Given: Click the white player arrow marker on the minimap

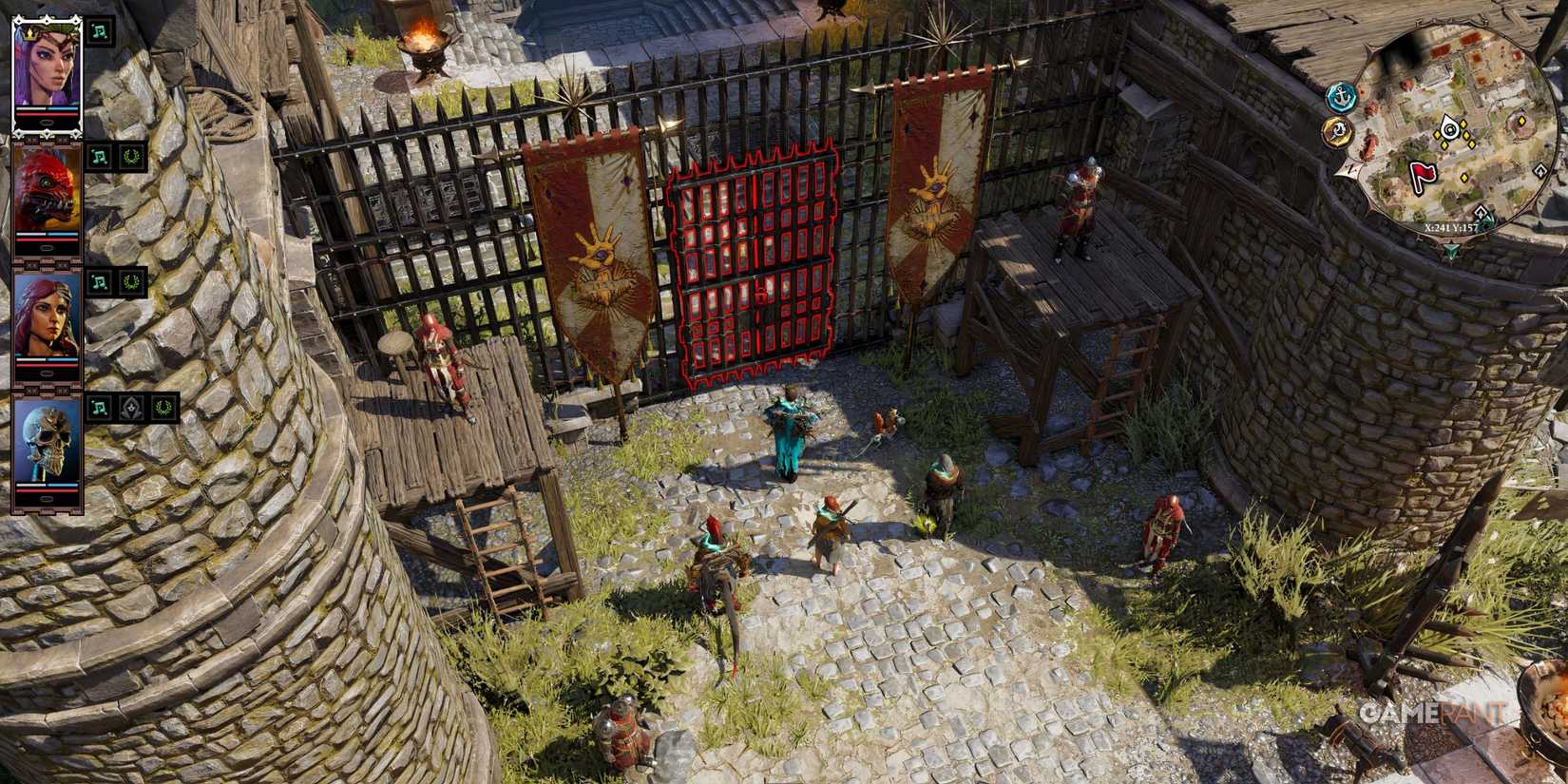Looking at the screenshot, I should click(x=1450, y=129).
